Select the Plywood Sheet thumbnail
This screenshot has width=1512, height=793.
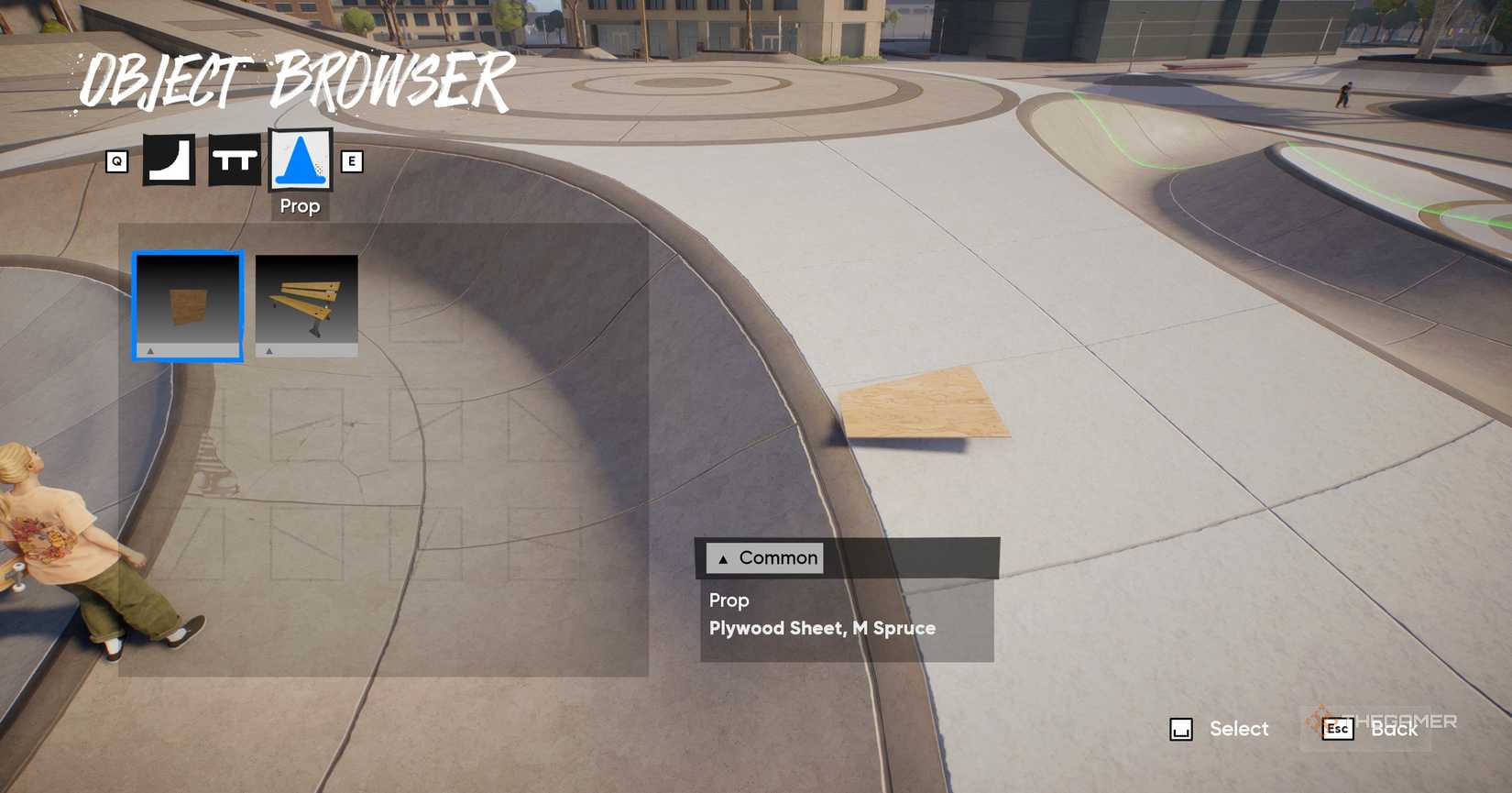[x=188, y=303]
